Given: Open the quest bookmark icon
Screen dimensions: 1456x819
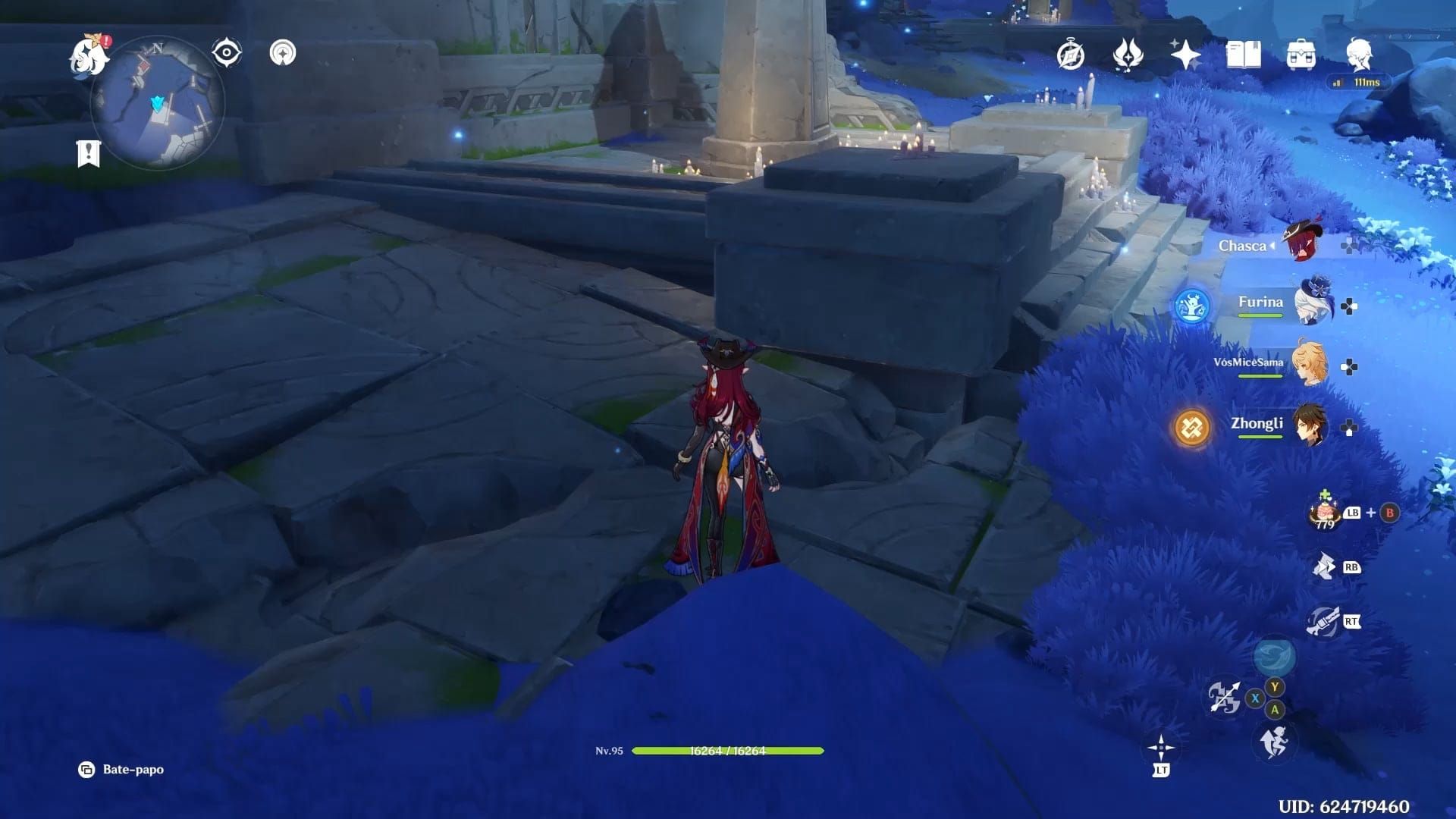Looking at the screenshot, I should pyautogui.click(x=89, y=153).
